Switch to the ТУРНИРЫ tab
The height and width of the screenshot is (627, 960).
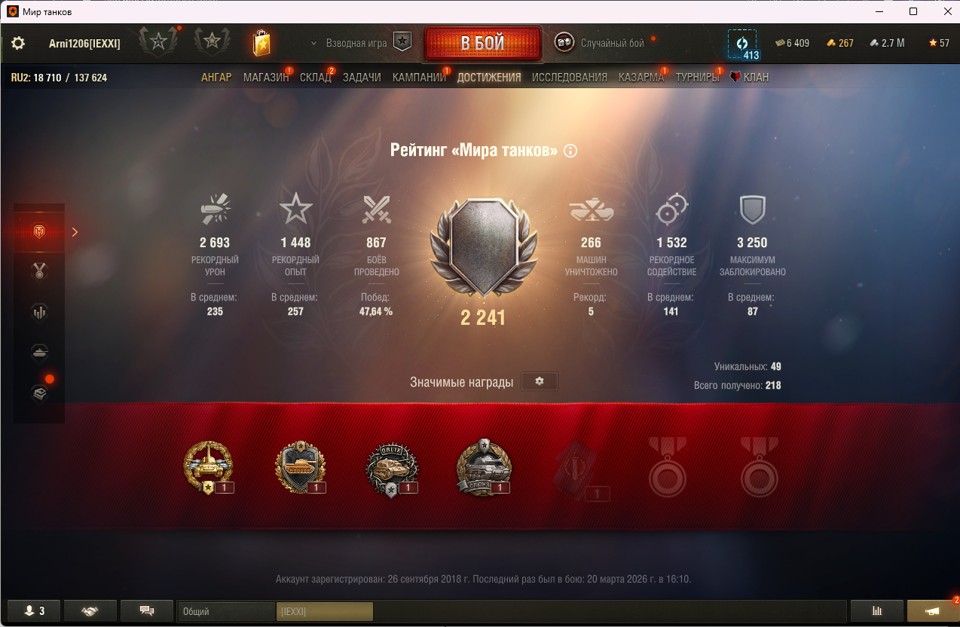coord(697,77)
